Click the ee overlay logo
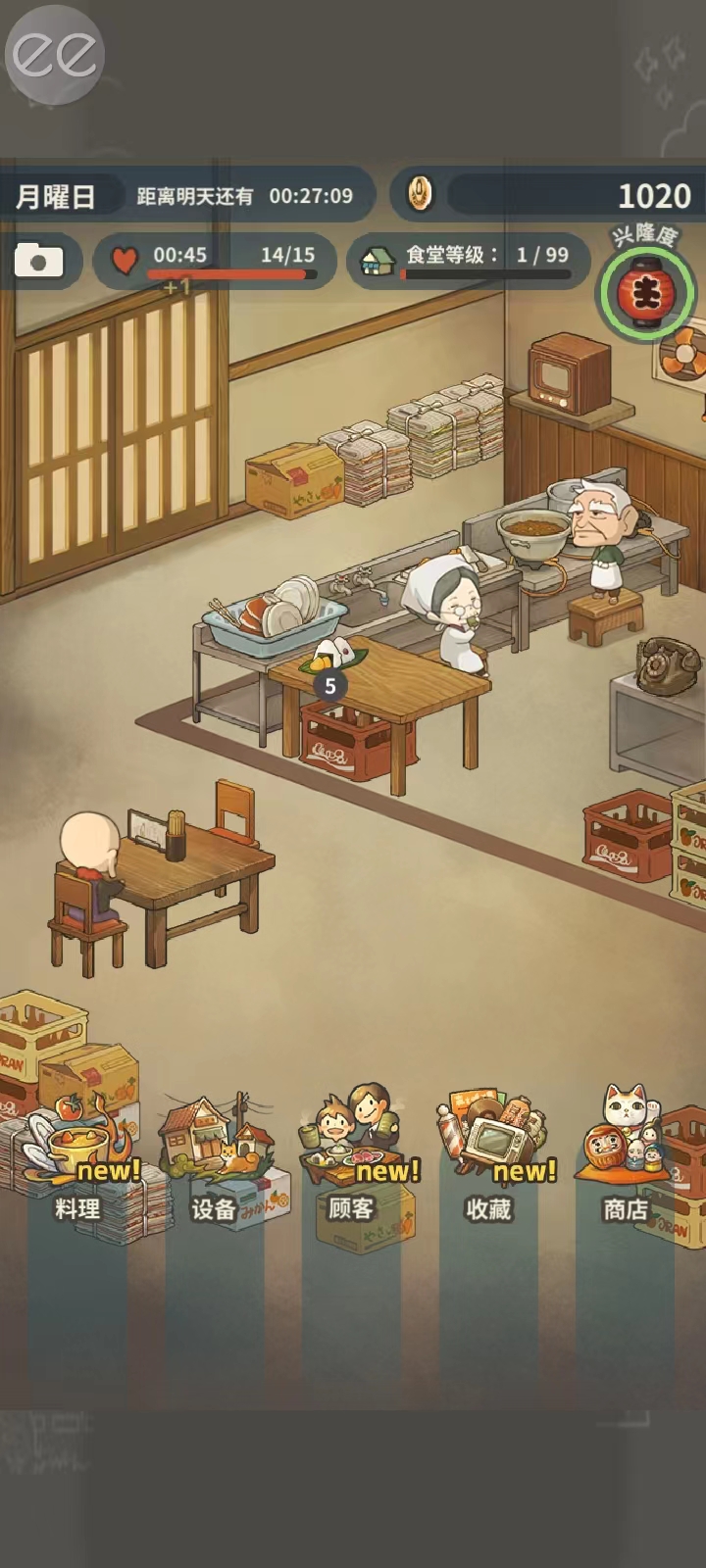This screenshot has height=1568, width=706. [x=55, y=55]
